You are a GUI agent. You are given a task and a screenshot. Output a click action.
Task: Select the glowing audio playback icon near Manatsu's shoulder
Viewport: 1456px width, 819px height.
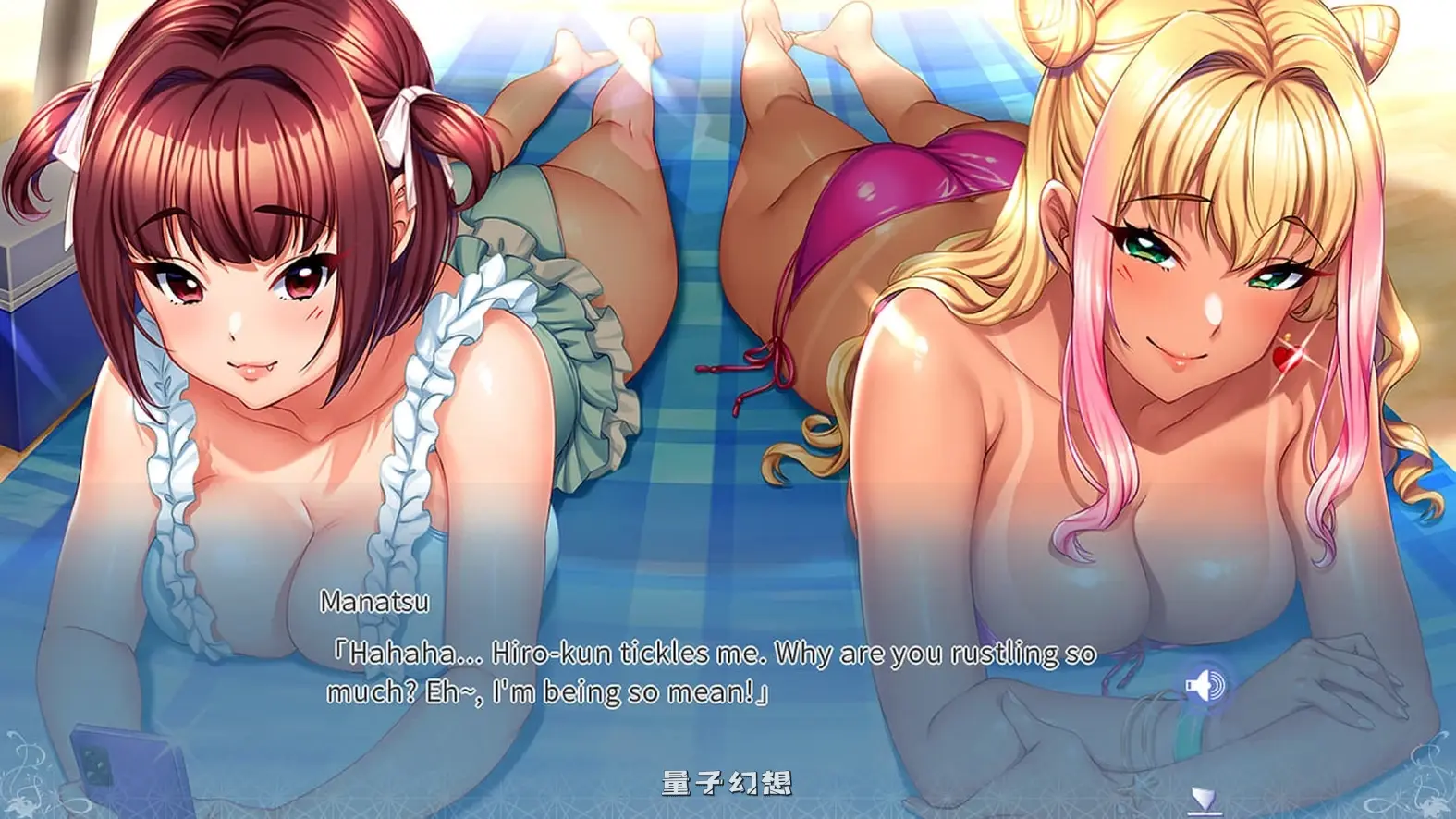coord(1206,684)
